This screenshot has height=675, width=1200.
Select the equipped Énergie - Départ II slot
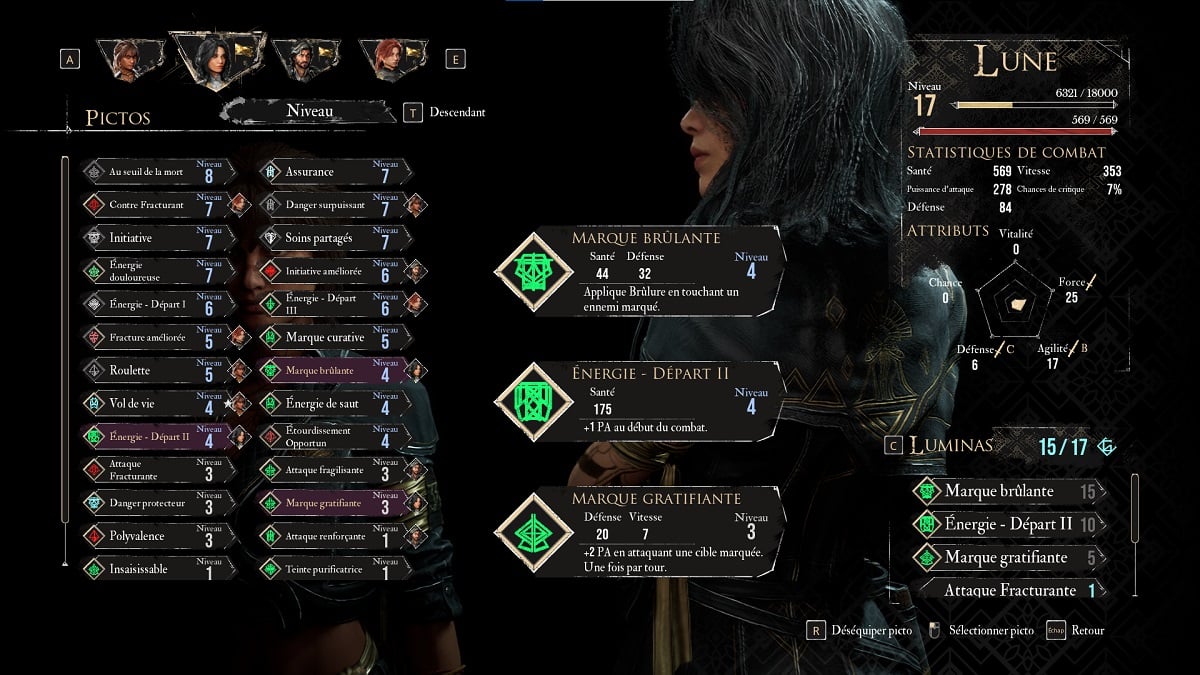[x=640, y=400]
